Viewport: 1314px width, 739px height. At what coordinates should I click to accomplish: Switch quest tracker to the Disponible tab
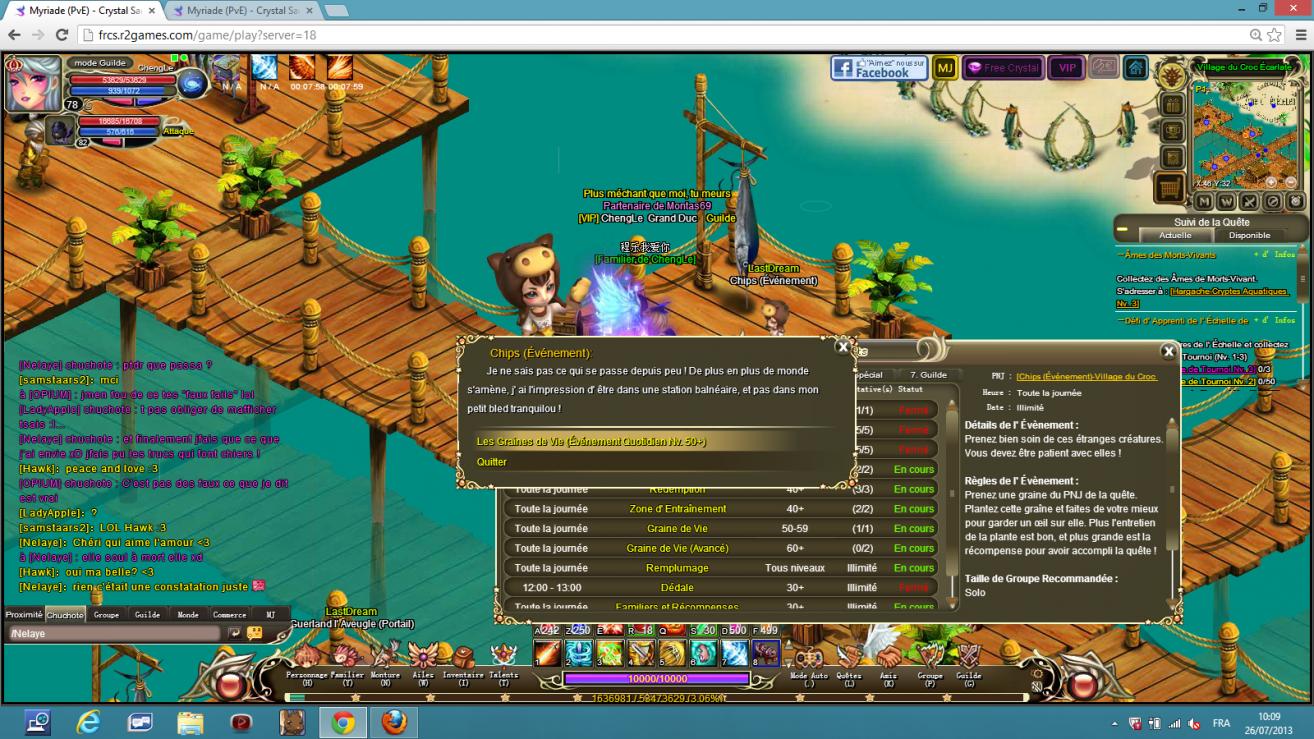[1249, 236]
